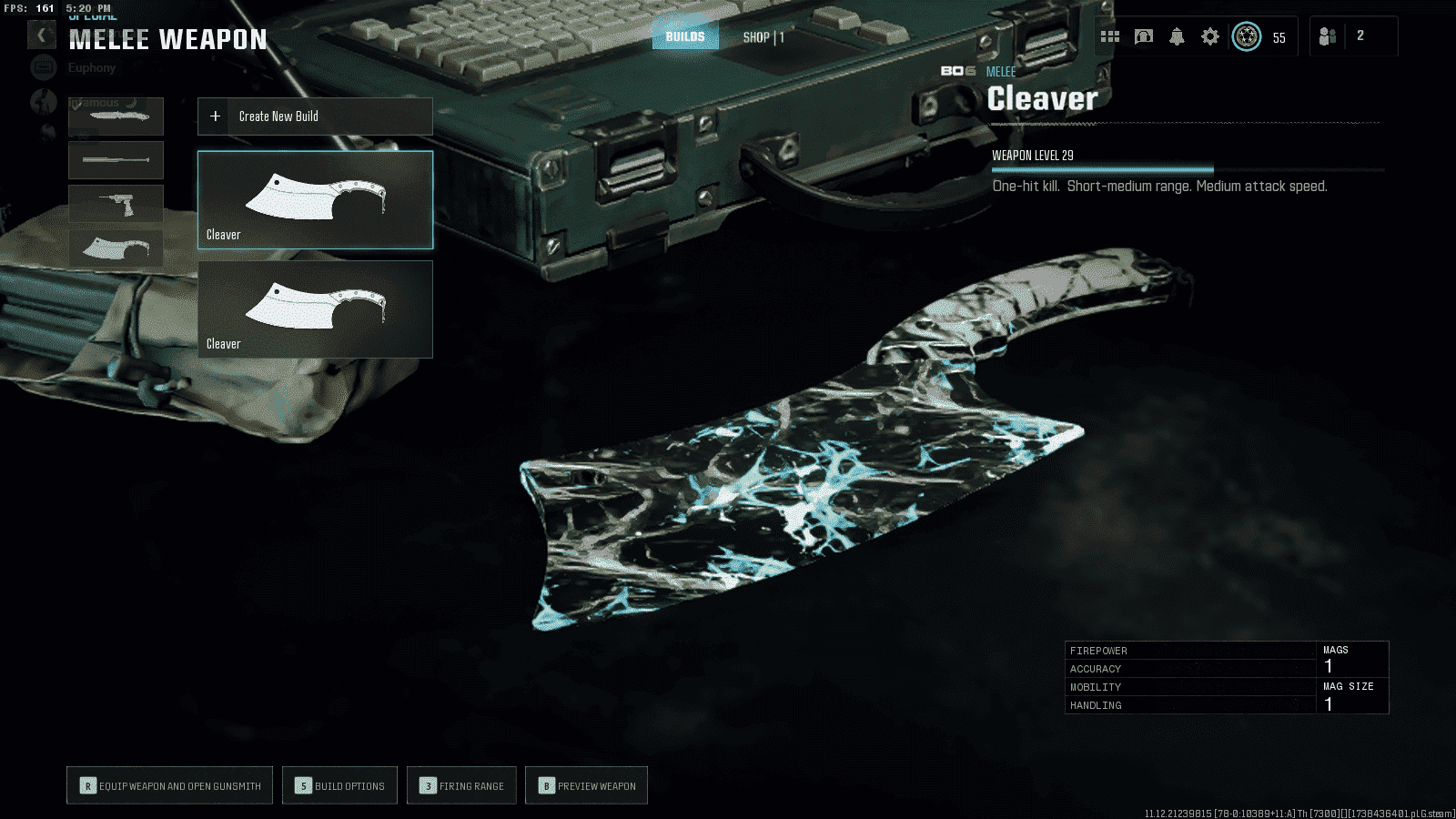
Task: Click the prestige rank emblem
Action: (1247, 36)
